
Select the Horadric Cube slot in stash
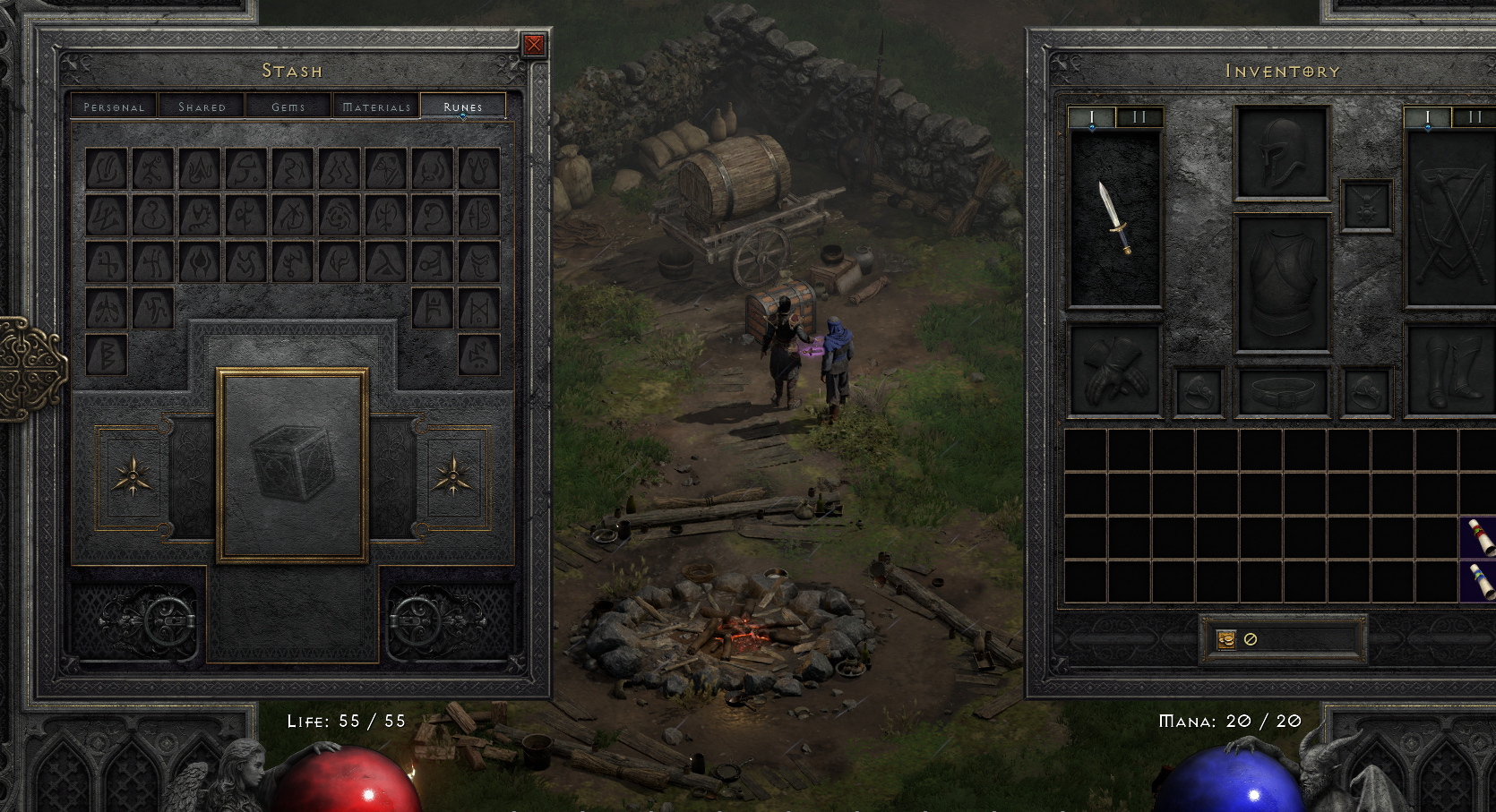pos(292,464)
